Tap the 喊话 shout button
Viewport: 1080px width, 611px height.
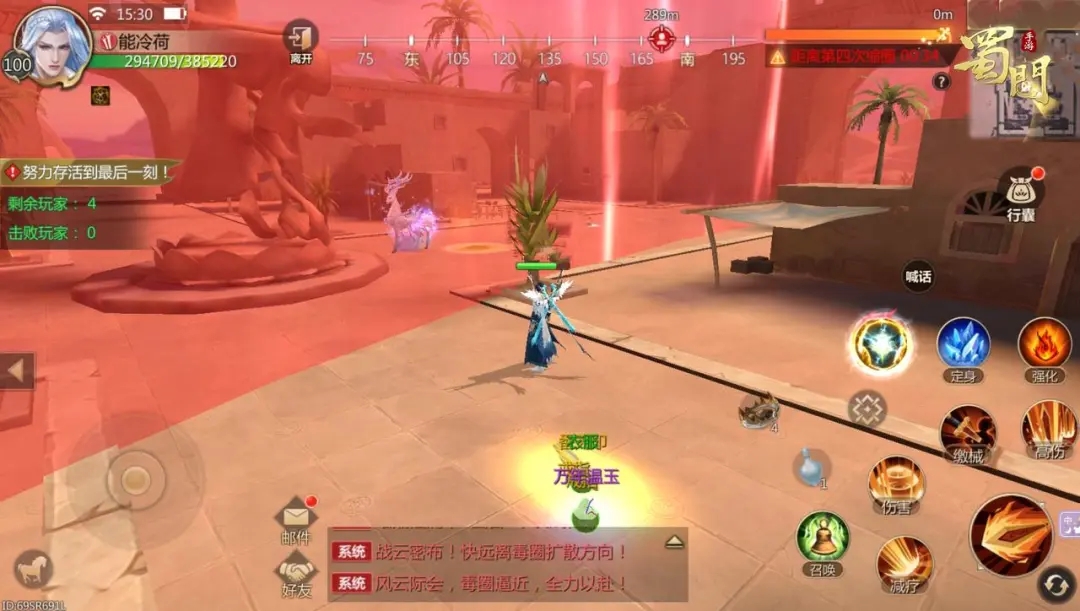coord(918,277)
